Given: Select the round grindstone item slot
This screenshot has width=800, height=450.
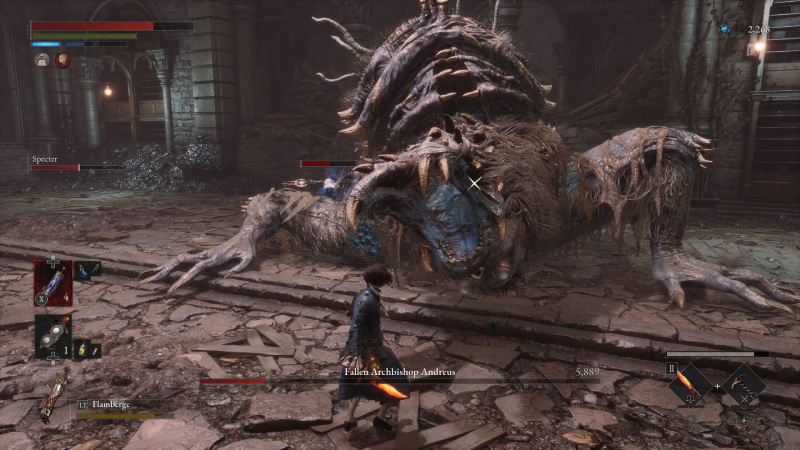Looking at the screenshot, I should [x=52, y=337].
